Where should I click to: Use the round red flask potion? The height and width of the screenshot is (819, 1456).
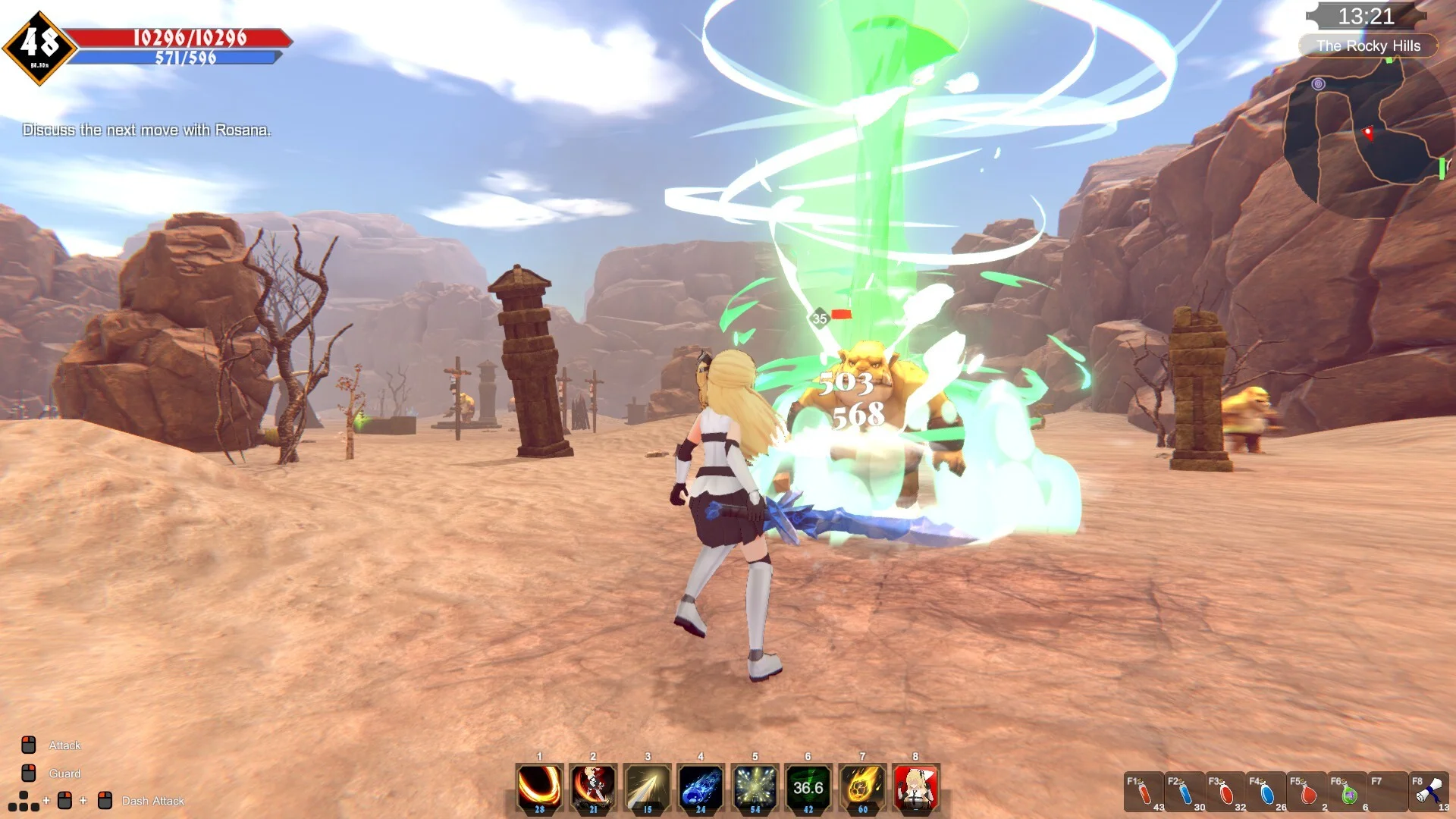(x=1307, y=793)
